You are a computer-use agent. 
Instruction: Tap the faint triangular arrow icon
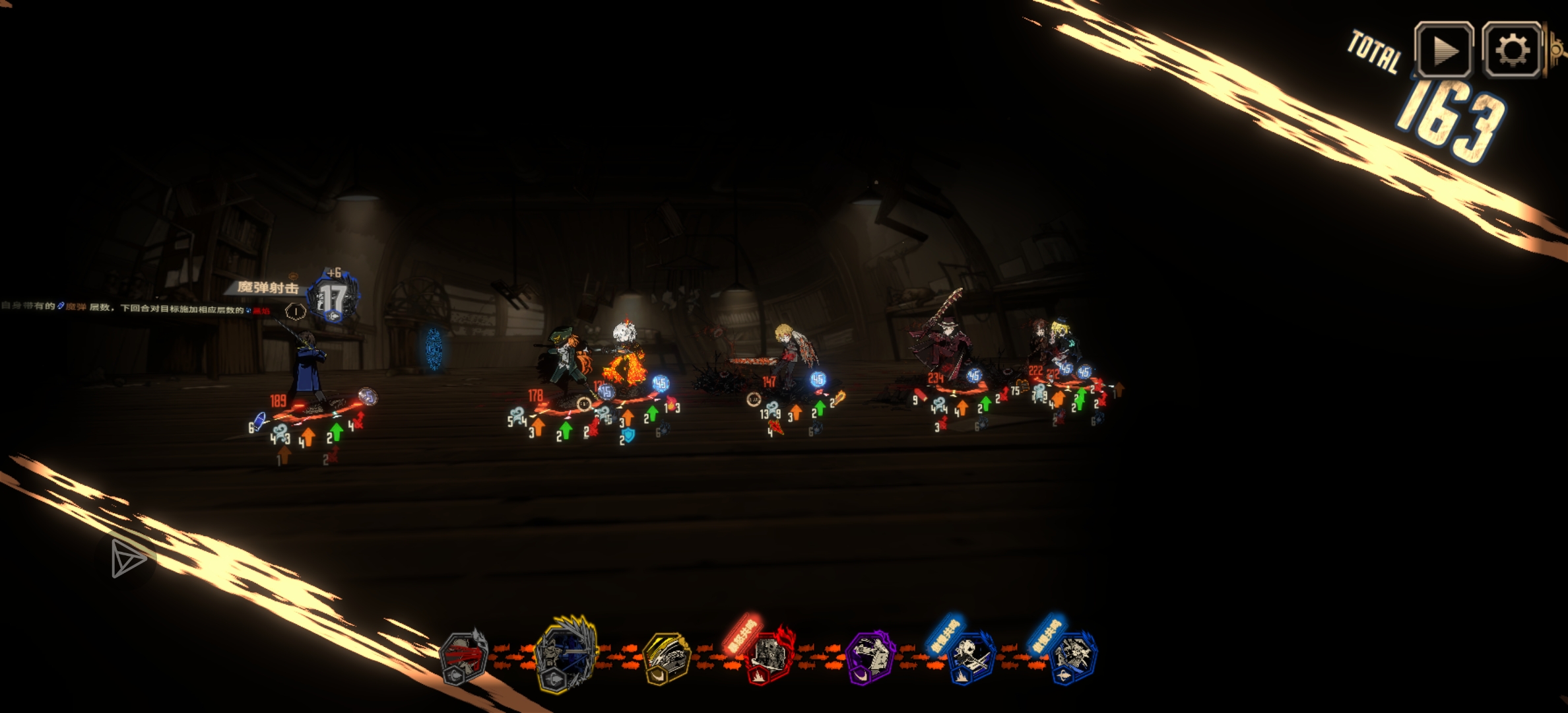[x=127, y=559]
